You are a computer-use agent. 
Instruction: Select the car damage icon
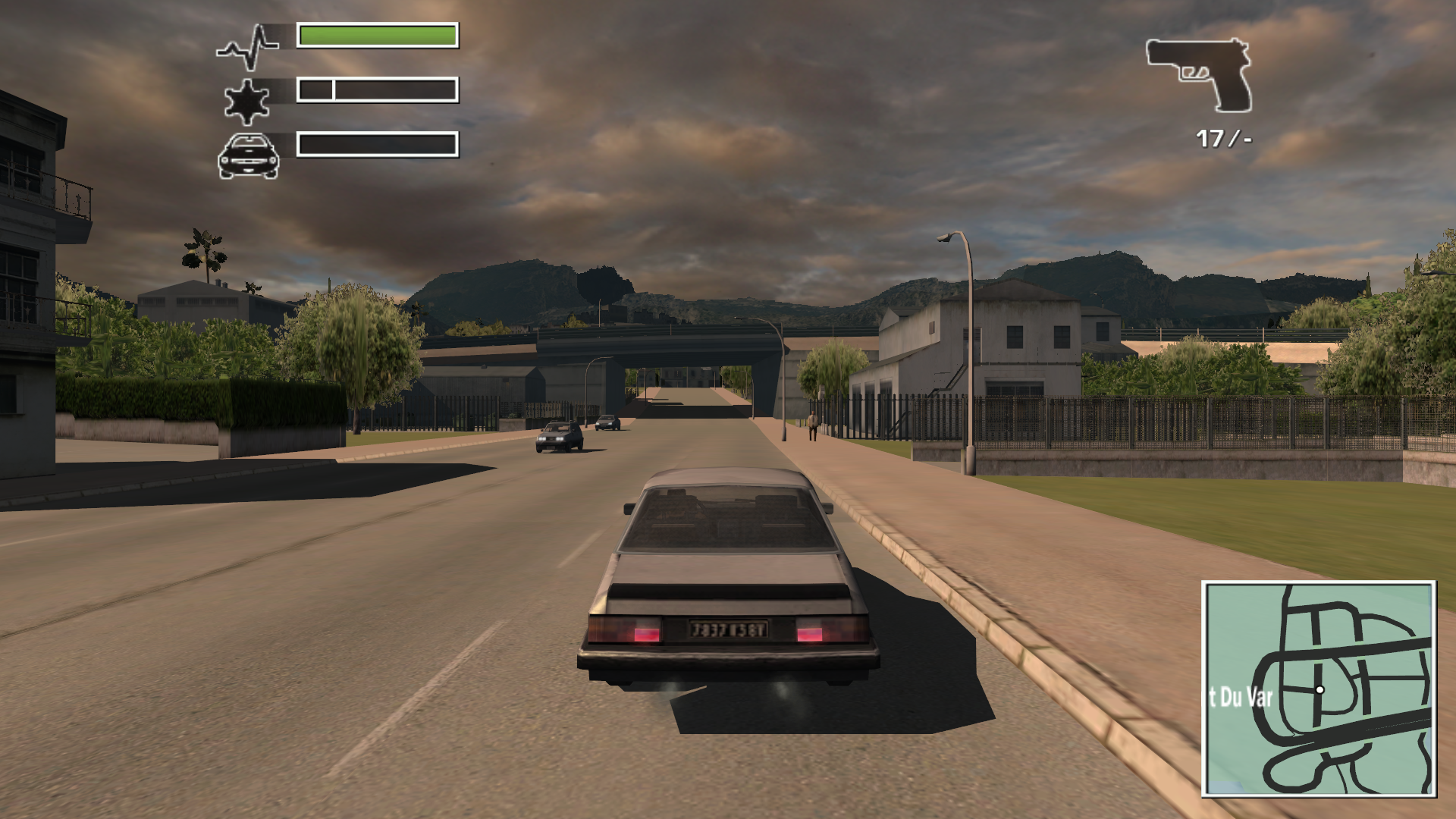click(x=248, y=156)
